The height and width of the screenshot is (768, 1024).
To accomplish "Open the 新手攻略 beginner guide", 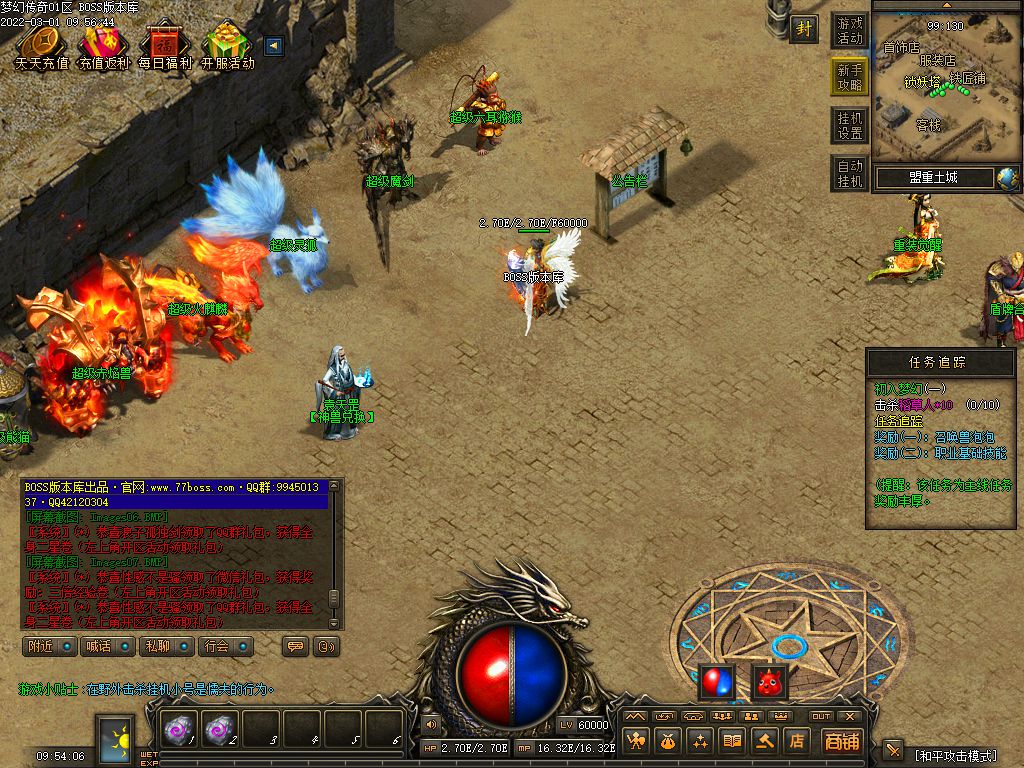I will click(849, 78).
